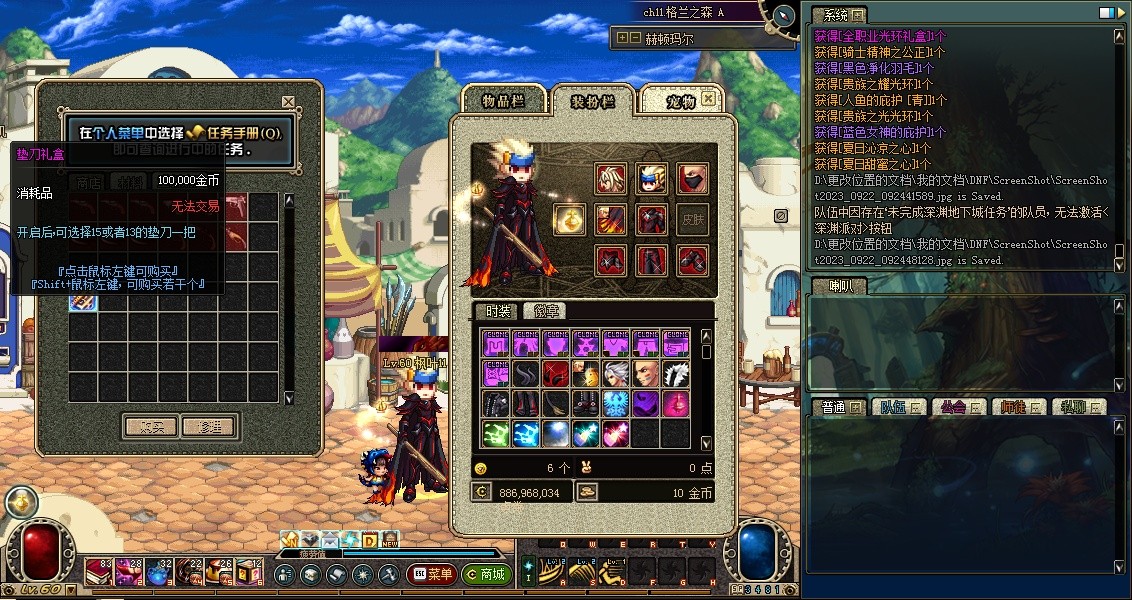Image resolution: width=1132 pixels, height=600 pixels.
Task: Click the 修理 (repair) button in shop
Action: point(210,426)
